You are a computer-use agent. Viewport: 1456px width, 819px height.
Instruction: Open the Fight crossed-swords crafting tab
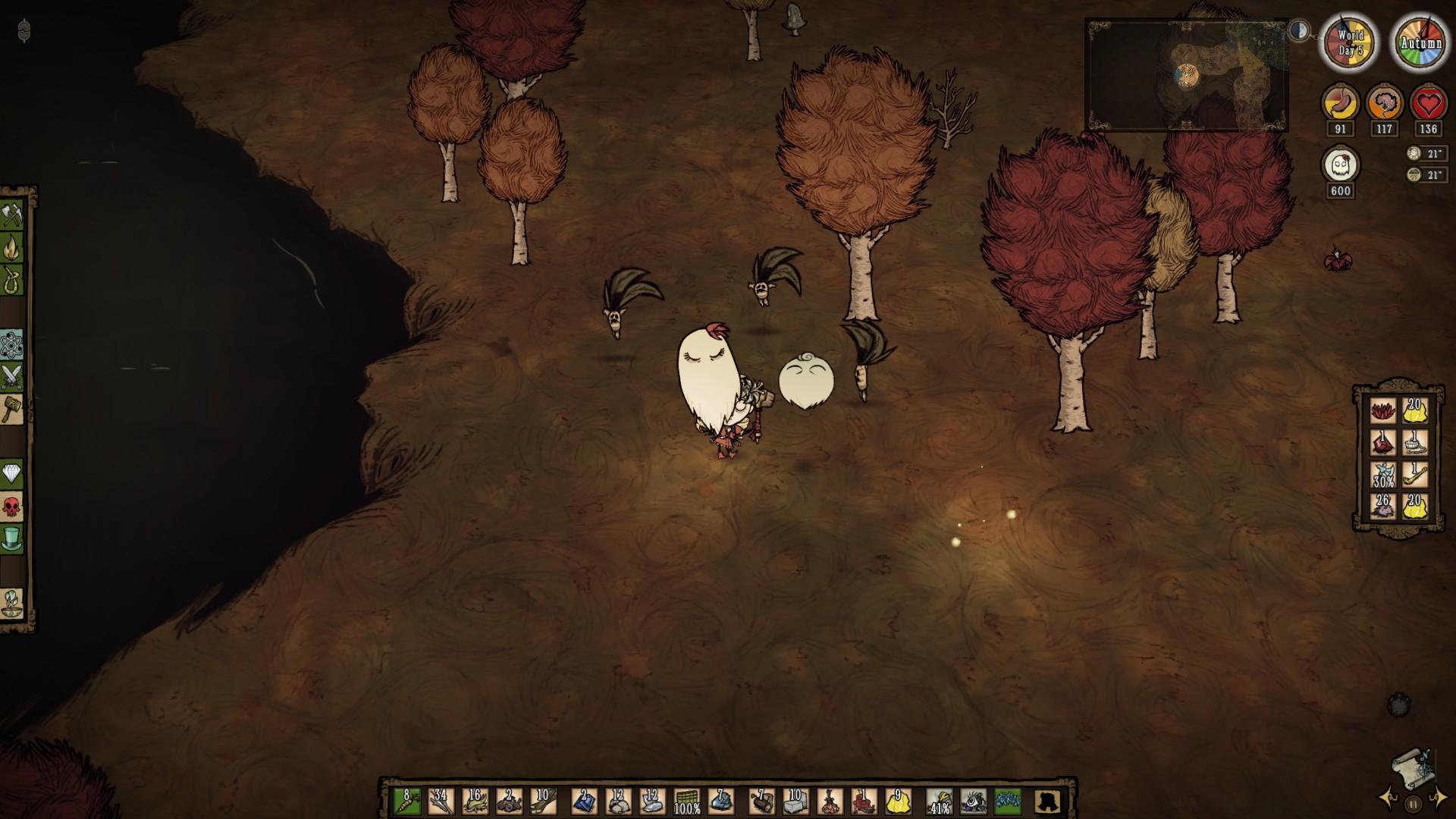click(13, 377)
